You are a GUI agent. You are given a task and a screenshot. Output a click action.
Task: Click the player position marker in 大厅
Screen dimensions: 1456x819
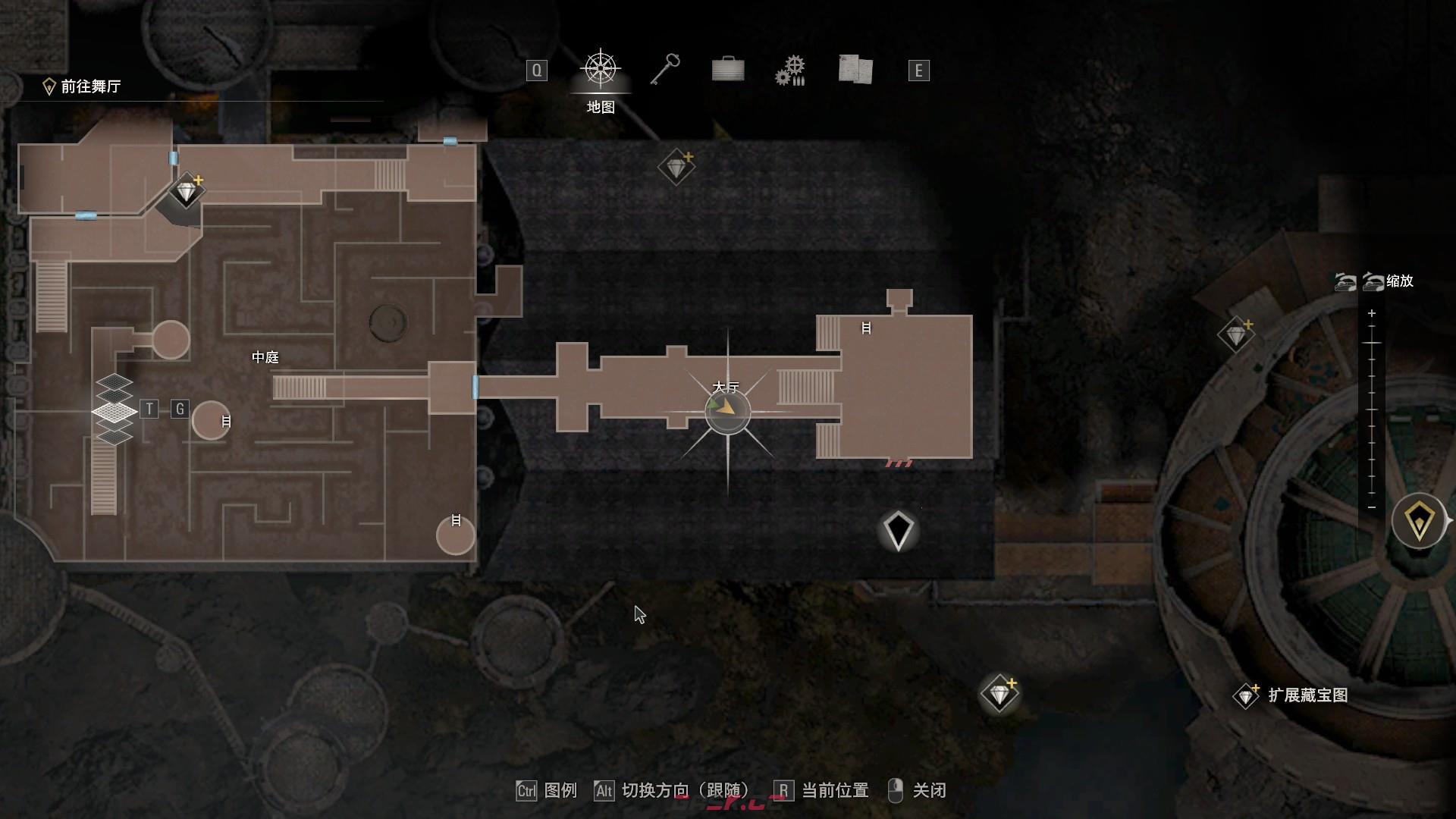[726, 412]
